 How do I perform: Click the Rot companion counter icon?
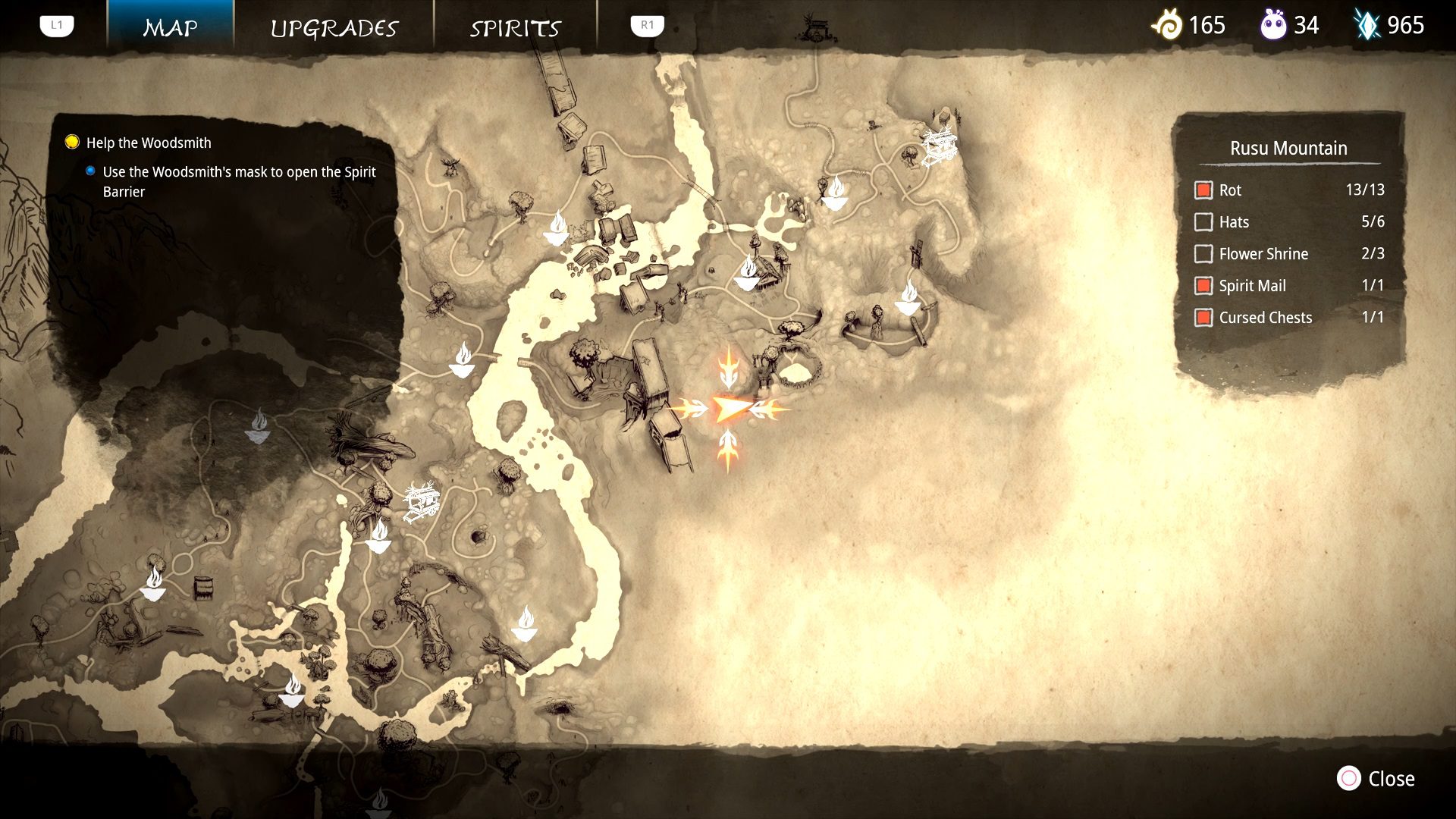pos(1273,25)
